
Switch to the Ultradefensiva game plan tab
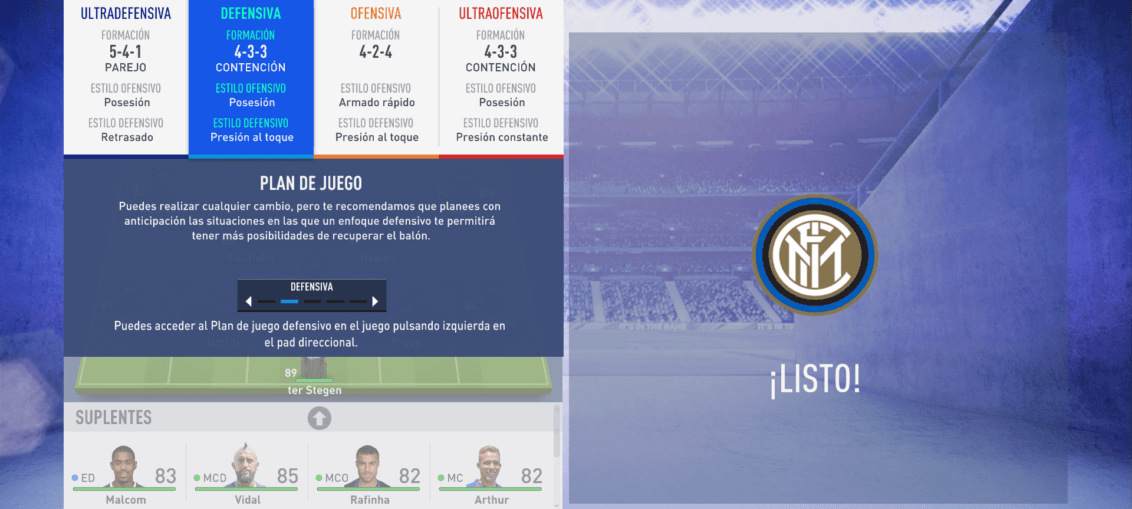click(126, 76)
